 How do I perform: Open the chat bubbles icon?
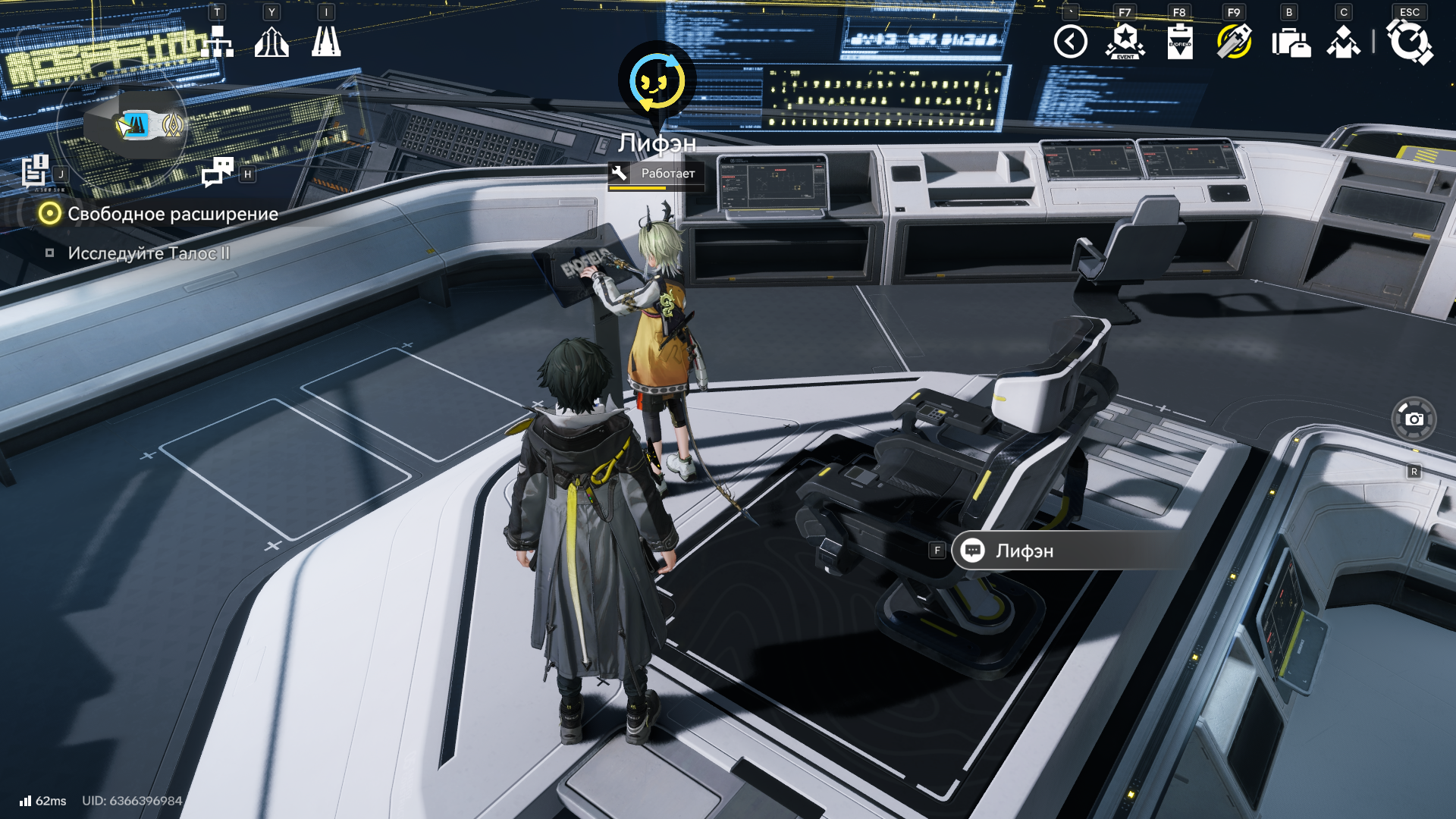click(x=218, y=172)
